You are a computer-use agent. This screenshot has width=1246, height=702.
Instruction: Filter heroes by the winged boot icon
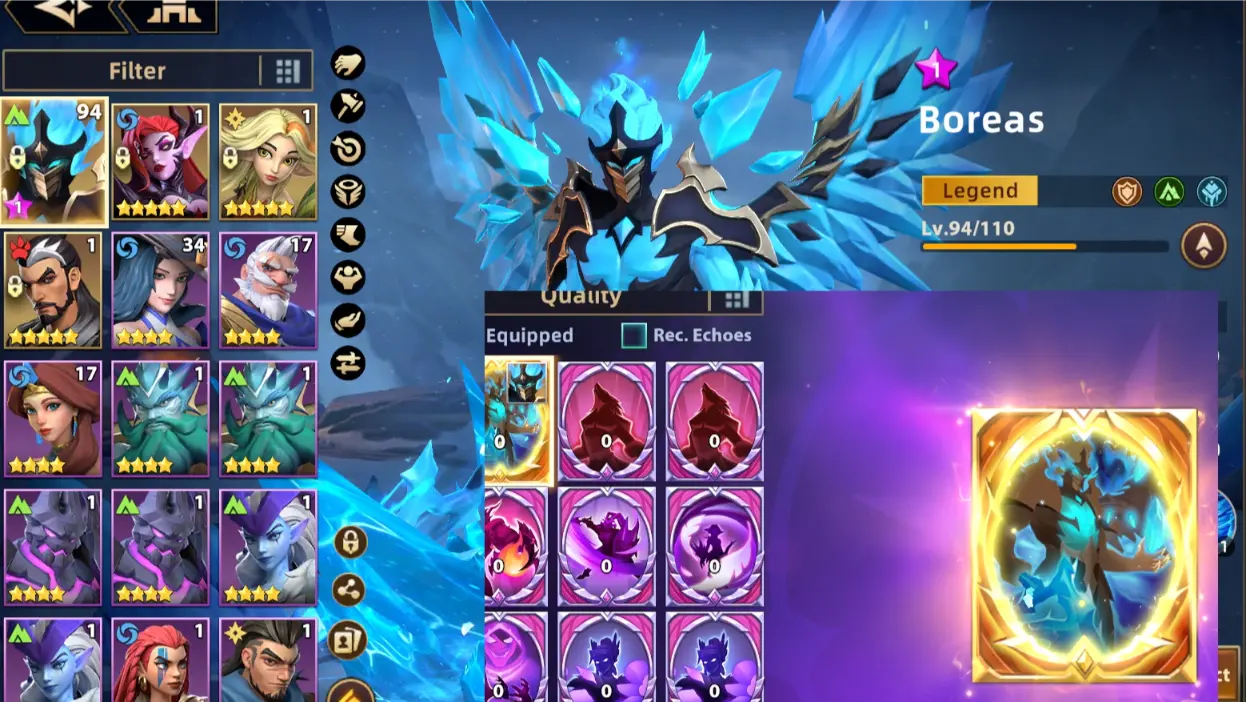pyautogui.click(x=348, y=235)
